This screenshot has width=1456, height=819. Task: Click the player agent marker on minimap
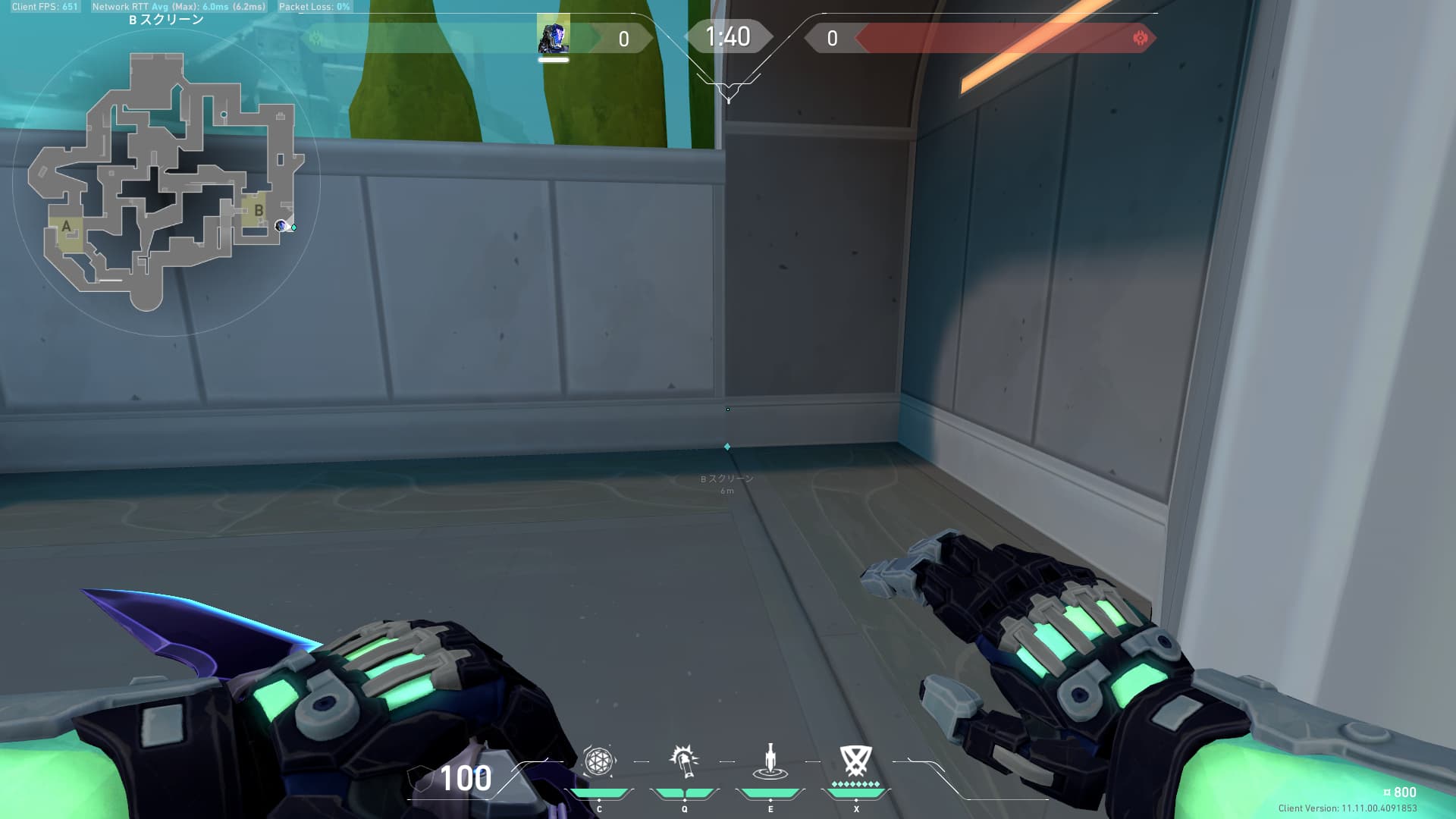(281, 225)
